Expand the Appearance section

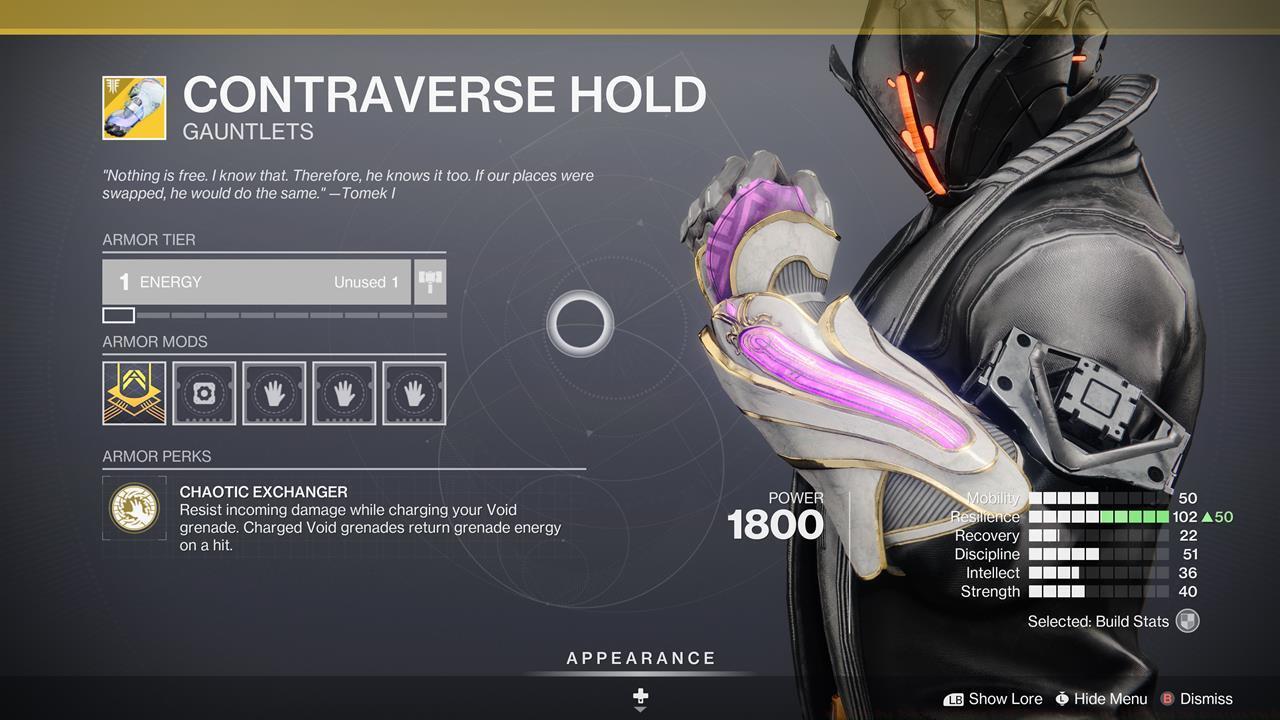click(640, 658)
